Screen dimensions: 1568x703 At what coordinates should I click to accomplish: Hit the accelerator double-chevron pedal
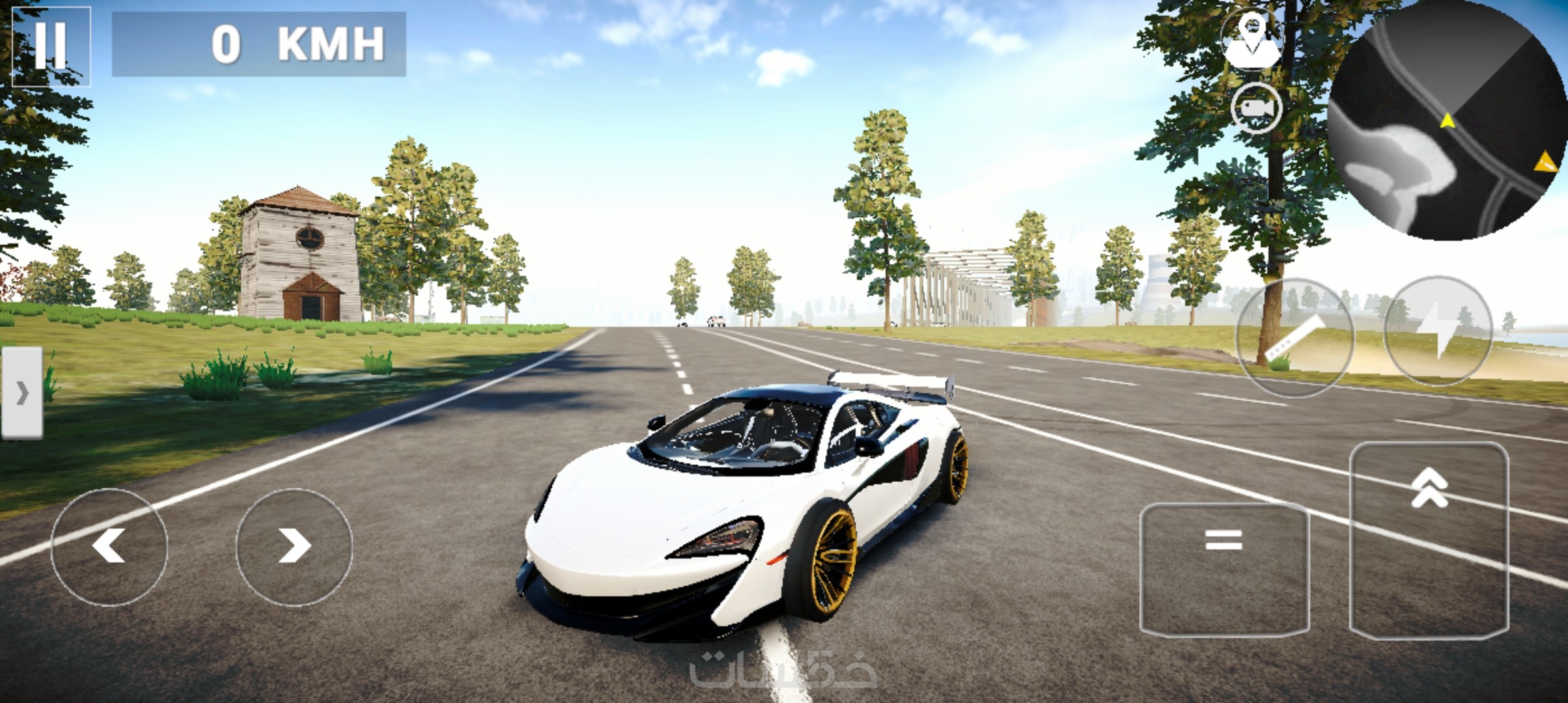[1429, 540]
